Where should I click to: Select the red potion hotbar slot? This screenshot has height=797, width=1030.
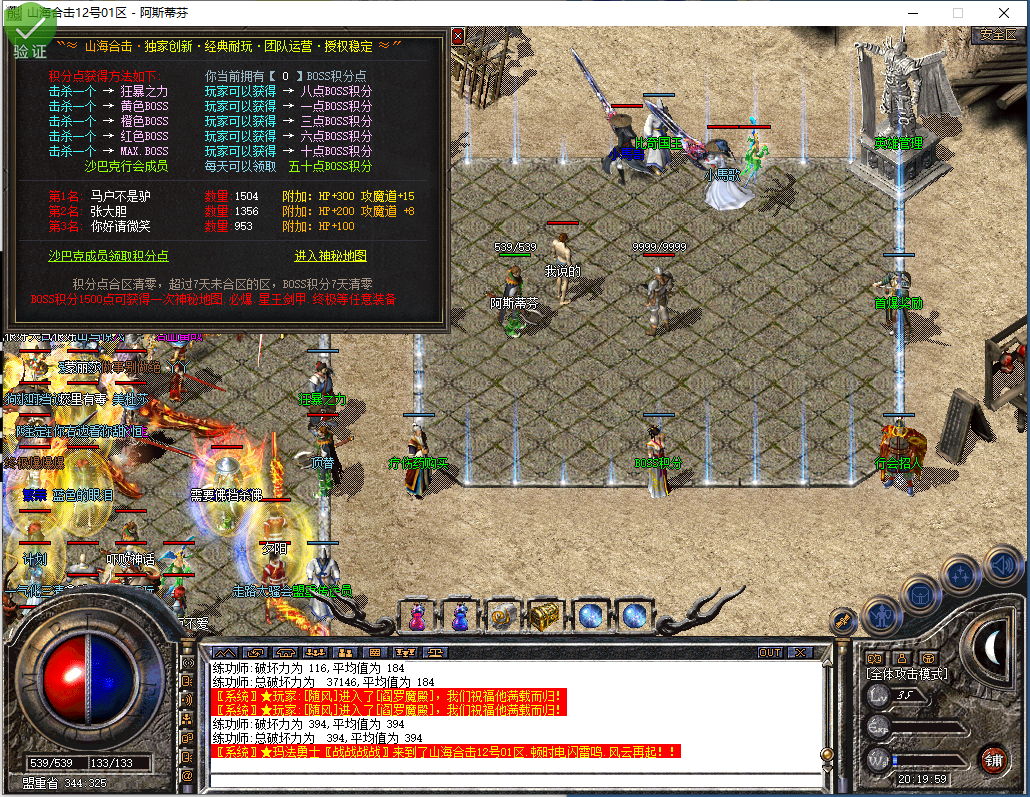(x=417, y=616)
